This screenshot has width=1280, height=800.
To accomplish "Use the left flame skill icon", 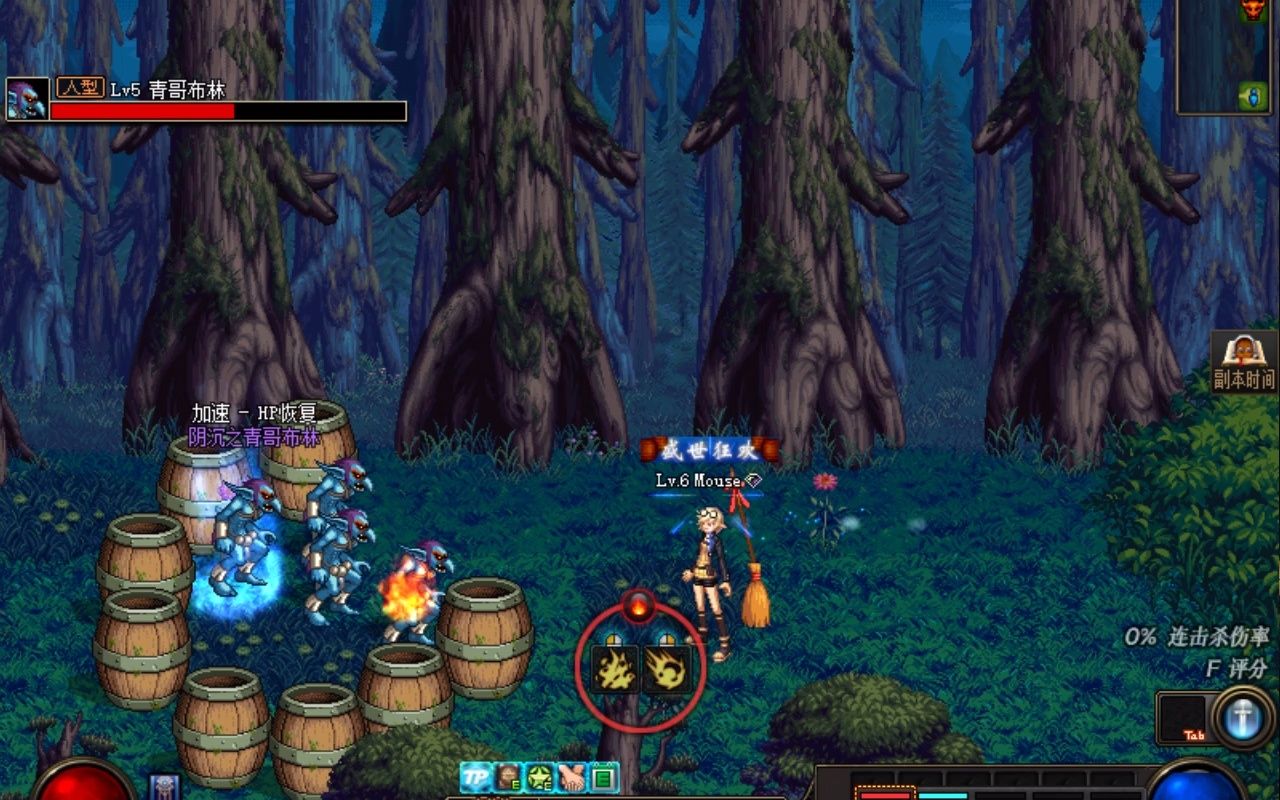I will click(615, 668).
